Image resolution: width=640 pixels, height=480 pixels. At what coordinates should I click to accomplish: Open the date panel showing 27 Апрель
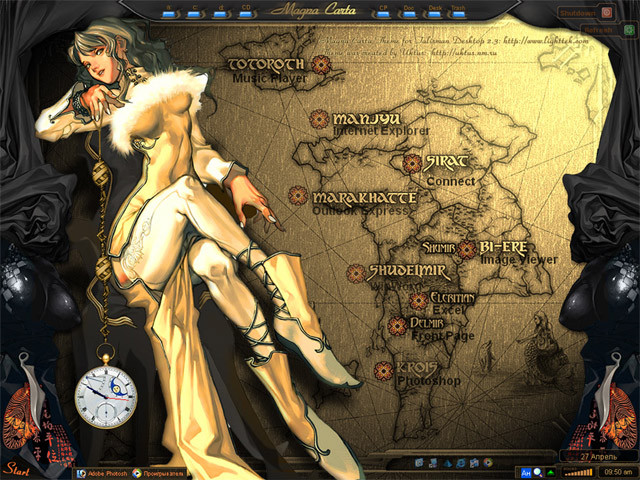point(597,456)
